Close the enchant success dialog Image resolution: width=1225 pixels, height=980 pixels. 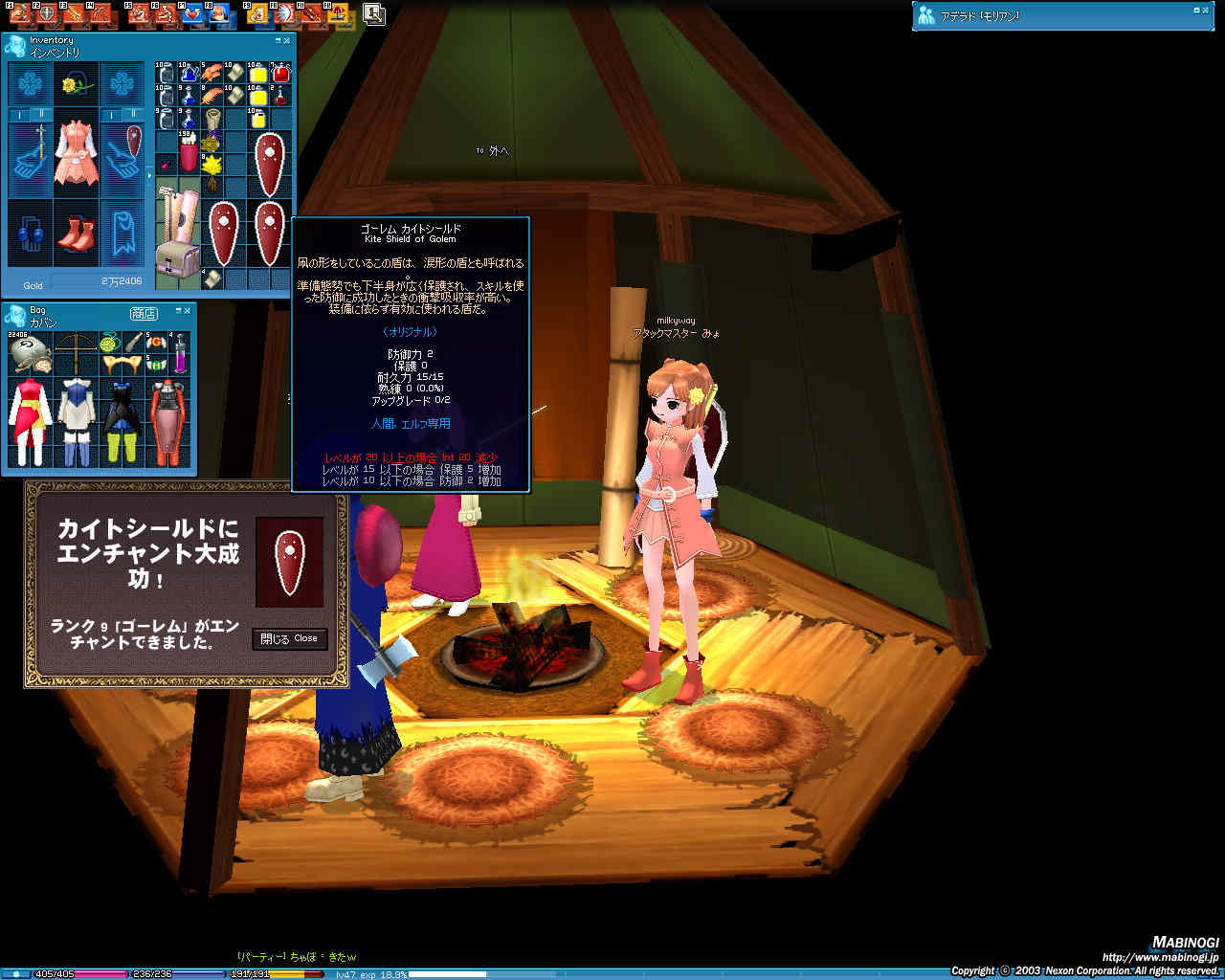tap(290, 638)
